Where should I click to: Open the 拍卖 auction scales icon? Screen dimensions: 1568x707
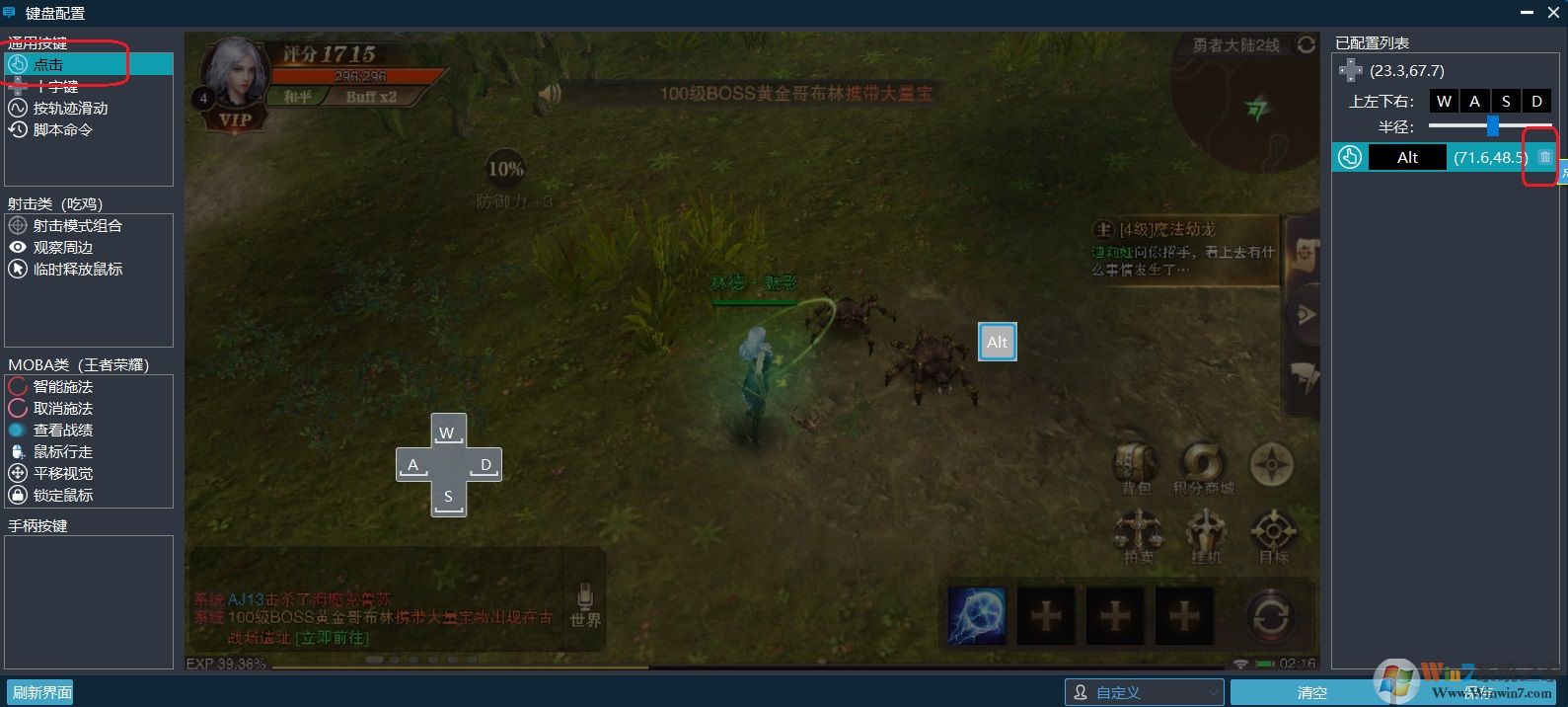coord(1138,531)
